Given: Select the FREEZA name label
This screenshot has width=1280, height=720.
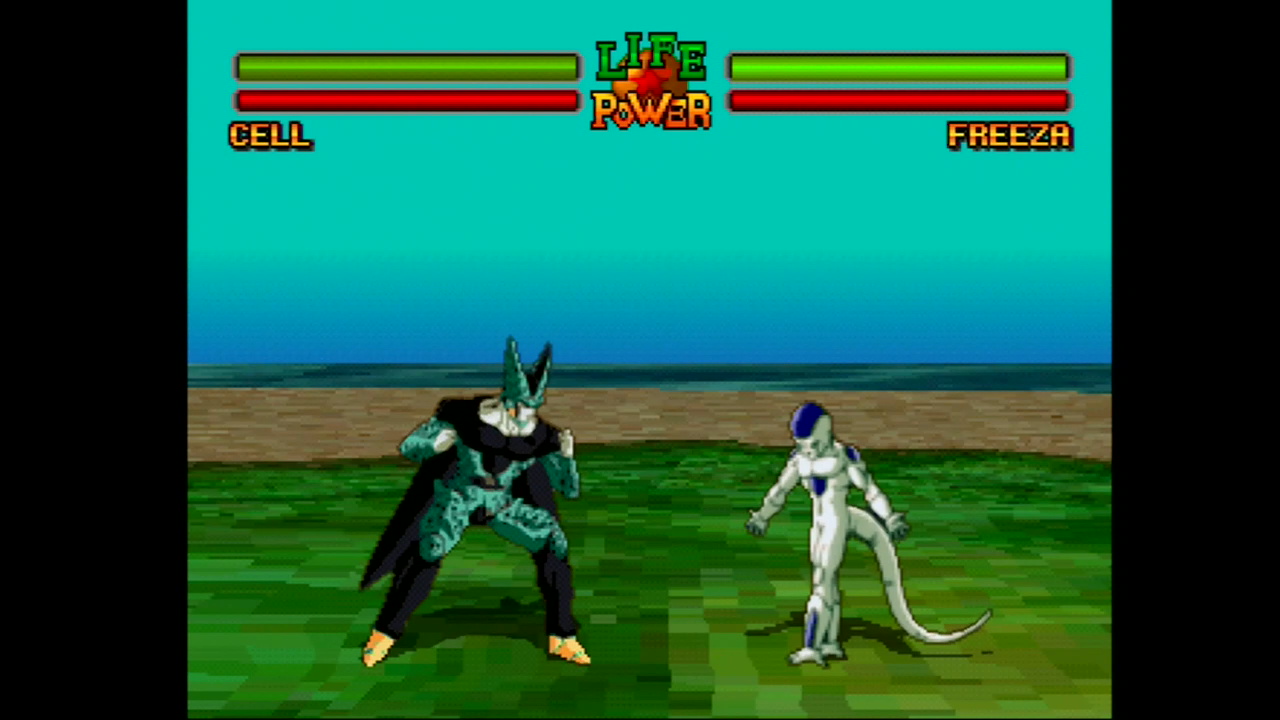Looking at the screenshot, I should (x=1008, y=136).
